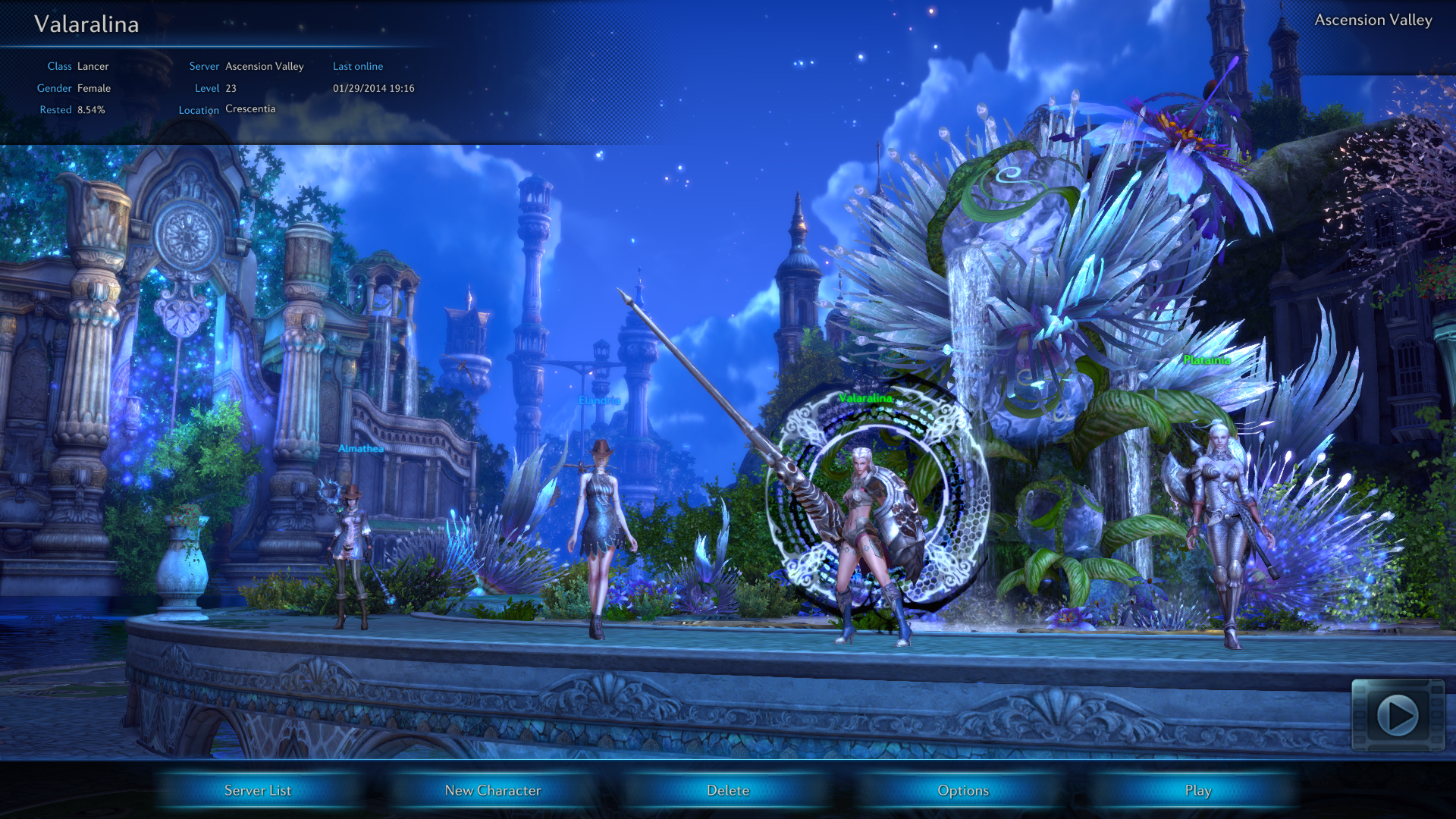The width and height of the screenshot is (1456, 819).
Task: Delete the selected character
Action: (x=728, y=790)
